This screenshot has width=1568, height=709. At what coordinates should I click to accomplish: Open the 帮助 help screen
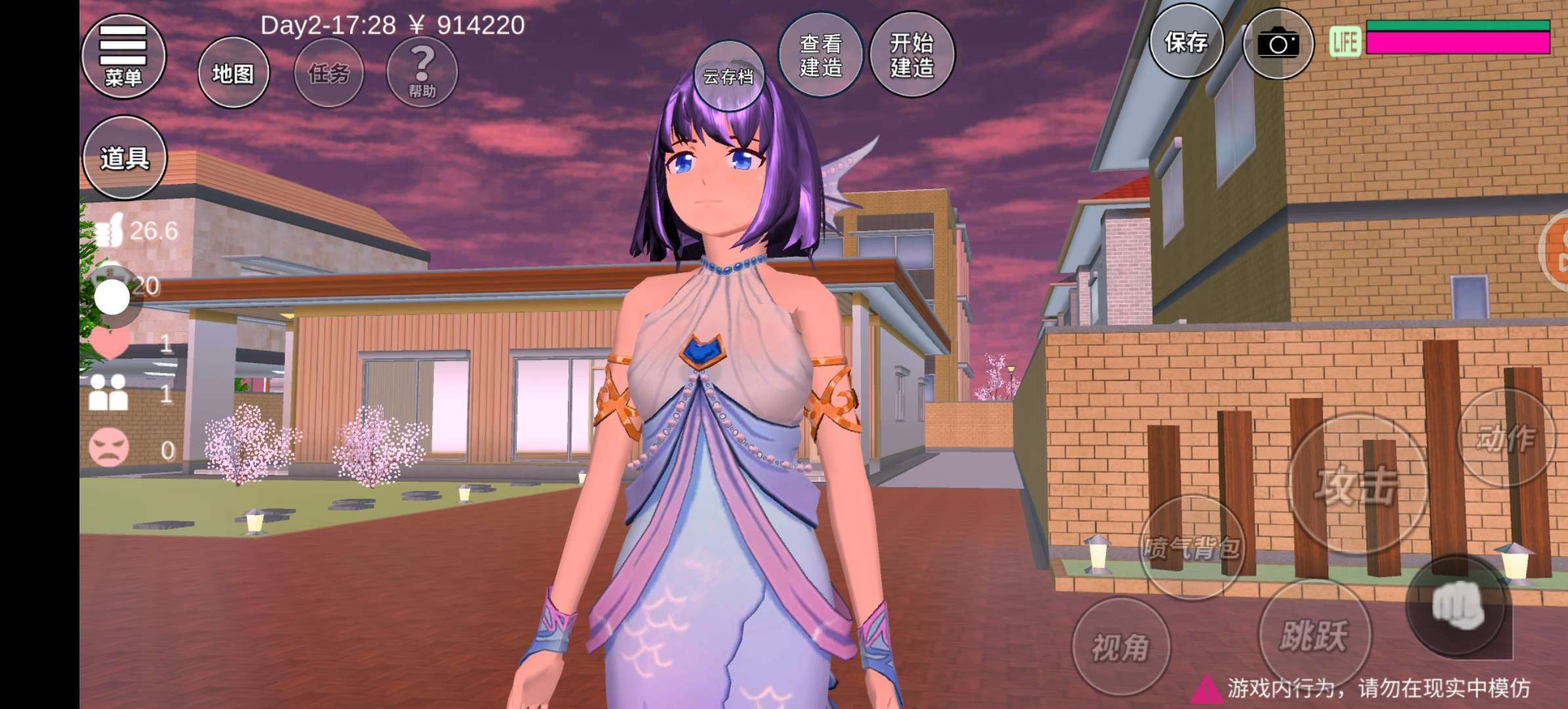click(x=422, y=73)
